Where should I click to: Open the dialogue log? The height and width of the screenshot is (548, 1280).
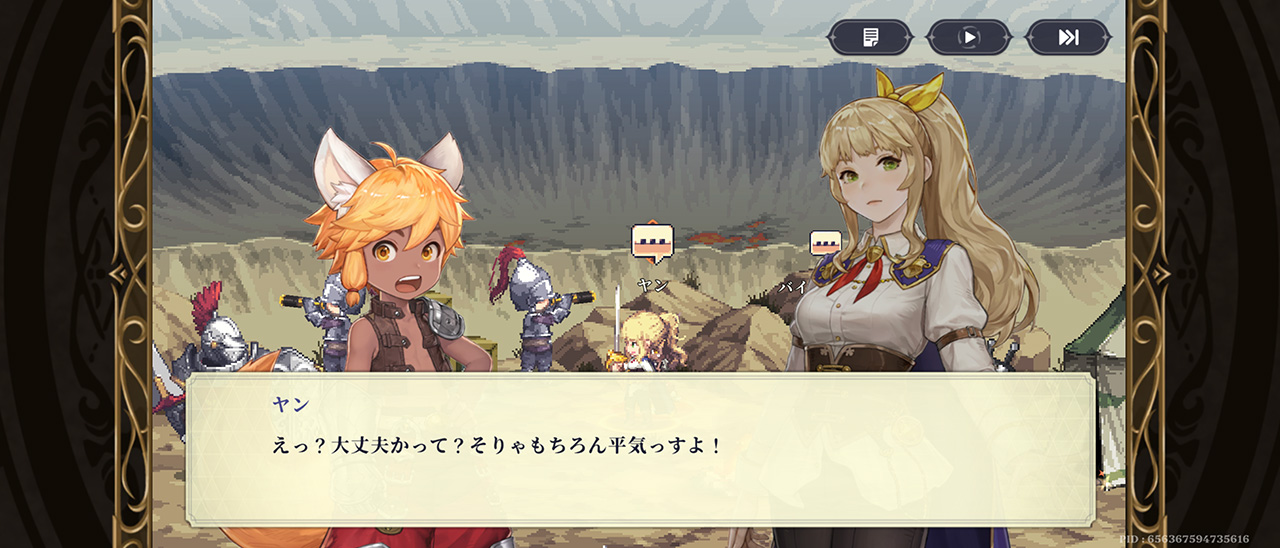point(870,38)
